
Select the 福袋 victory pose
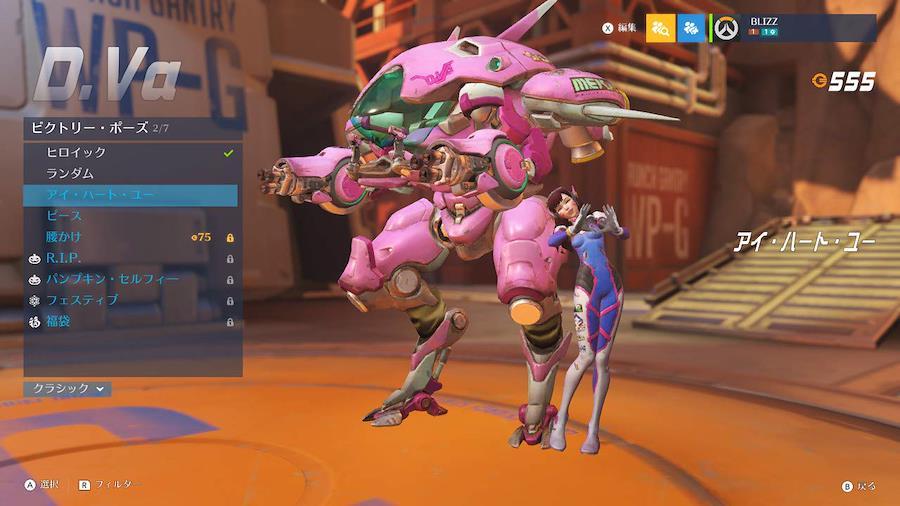click(x=130, y=321)
